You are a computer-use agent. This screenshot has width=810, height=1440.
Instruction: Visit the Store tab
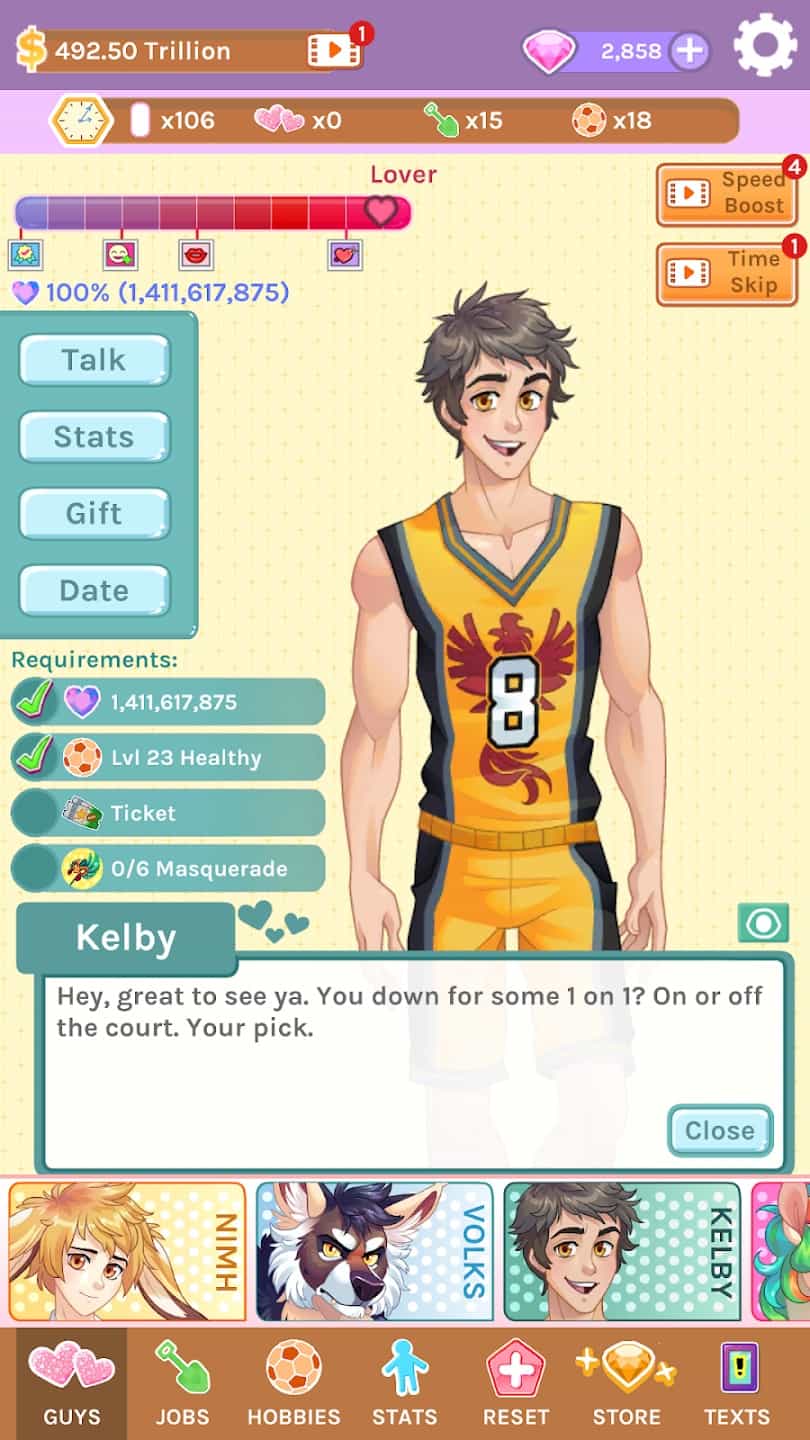click(626, 1385)
